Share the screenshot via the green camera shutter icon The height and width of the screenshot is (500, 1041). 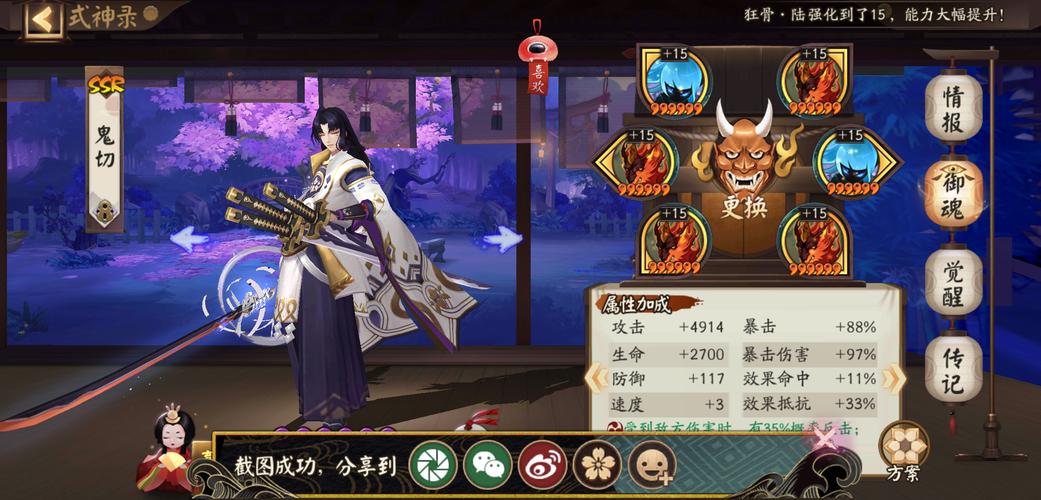point(432,465)
